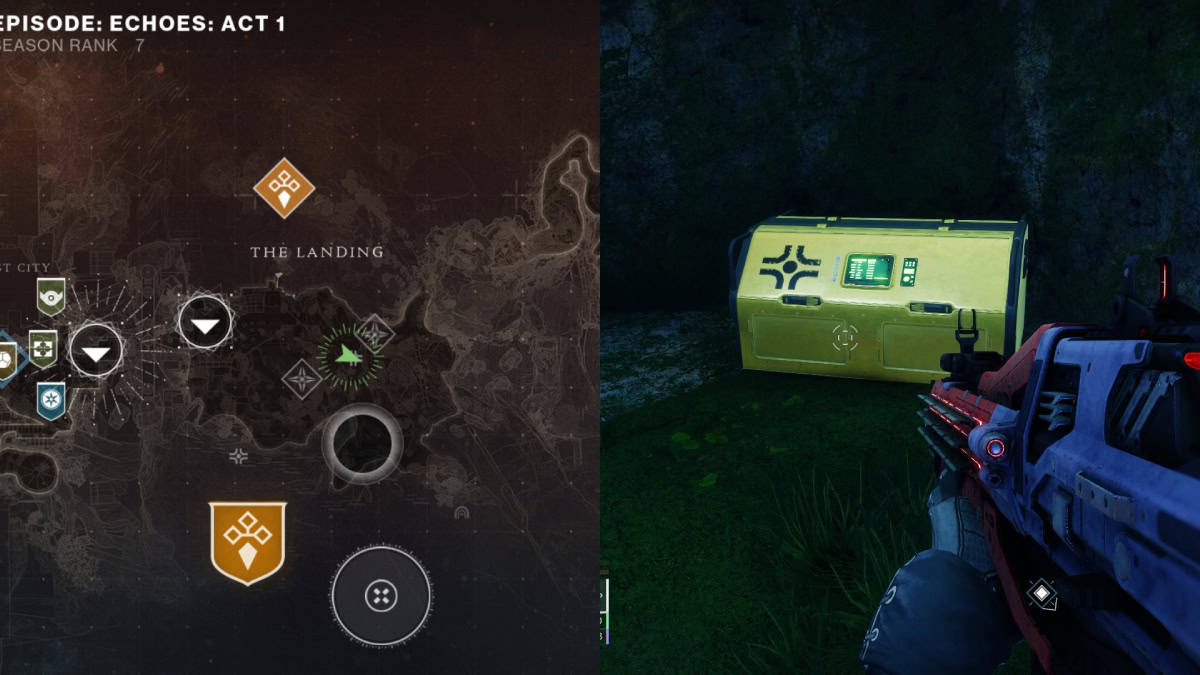The width and height of the screenshot is (1200, 675).
Task: Open the round four-dot button
Action: [381, 597]
